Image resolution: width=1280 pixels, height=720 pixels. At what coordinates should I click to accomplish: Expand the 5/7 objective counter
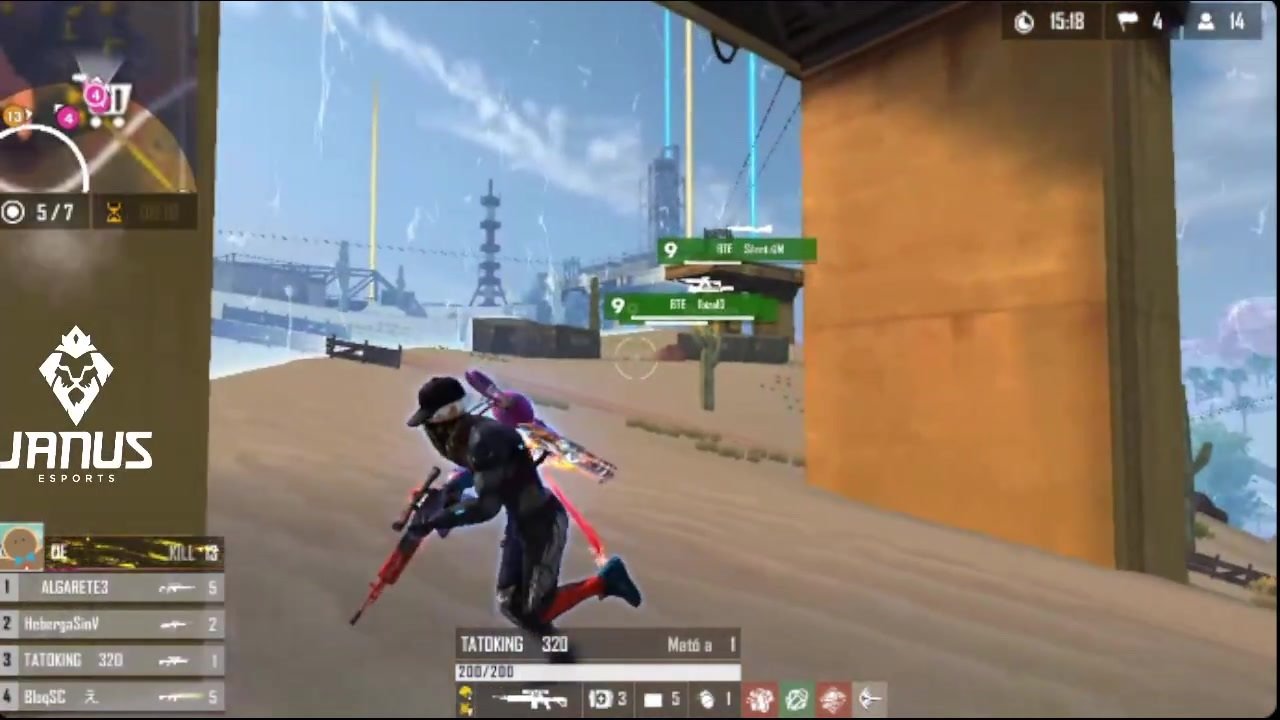[42, 211]
